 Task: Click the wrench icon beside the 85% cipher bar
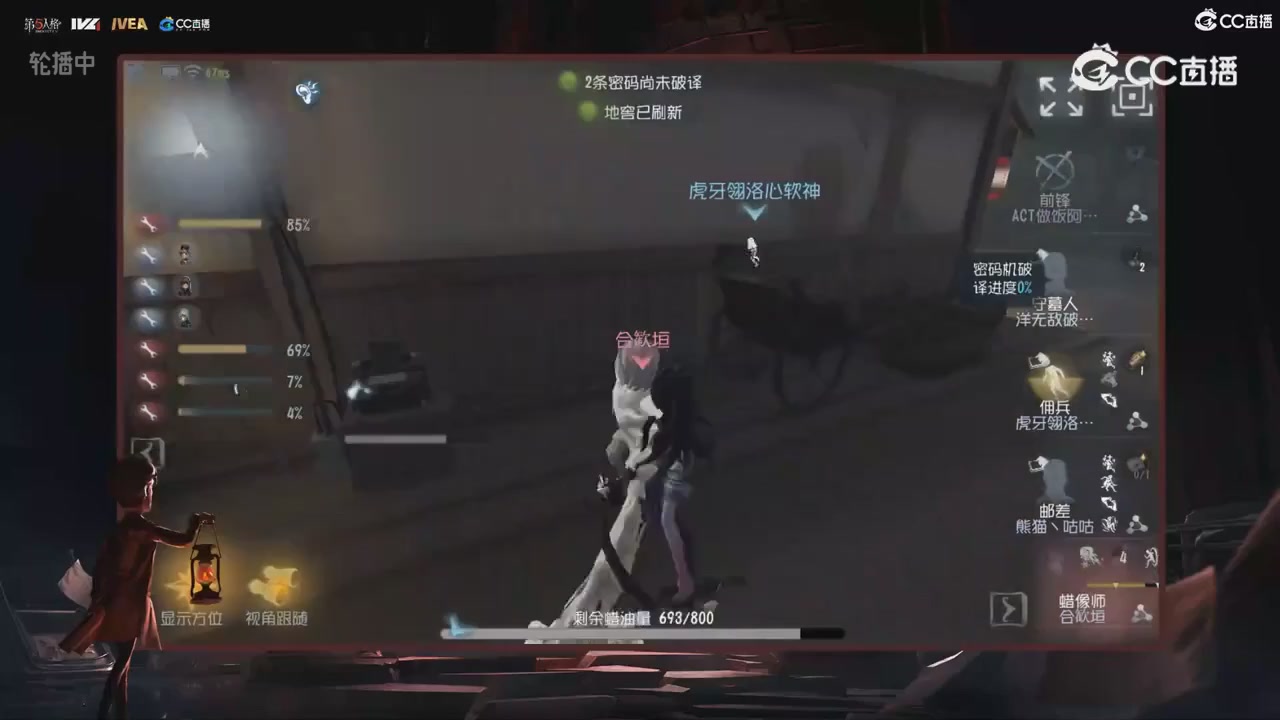[149, 224]
